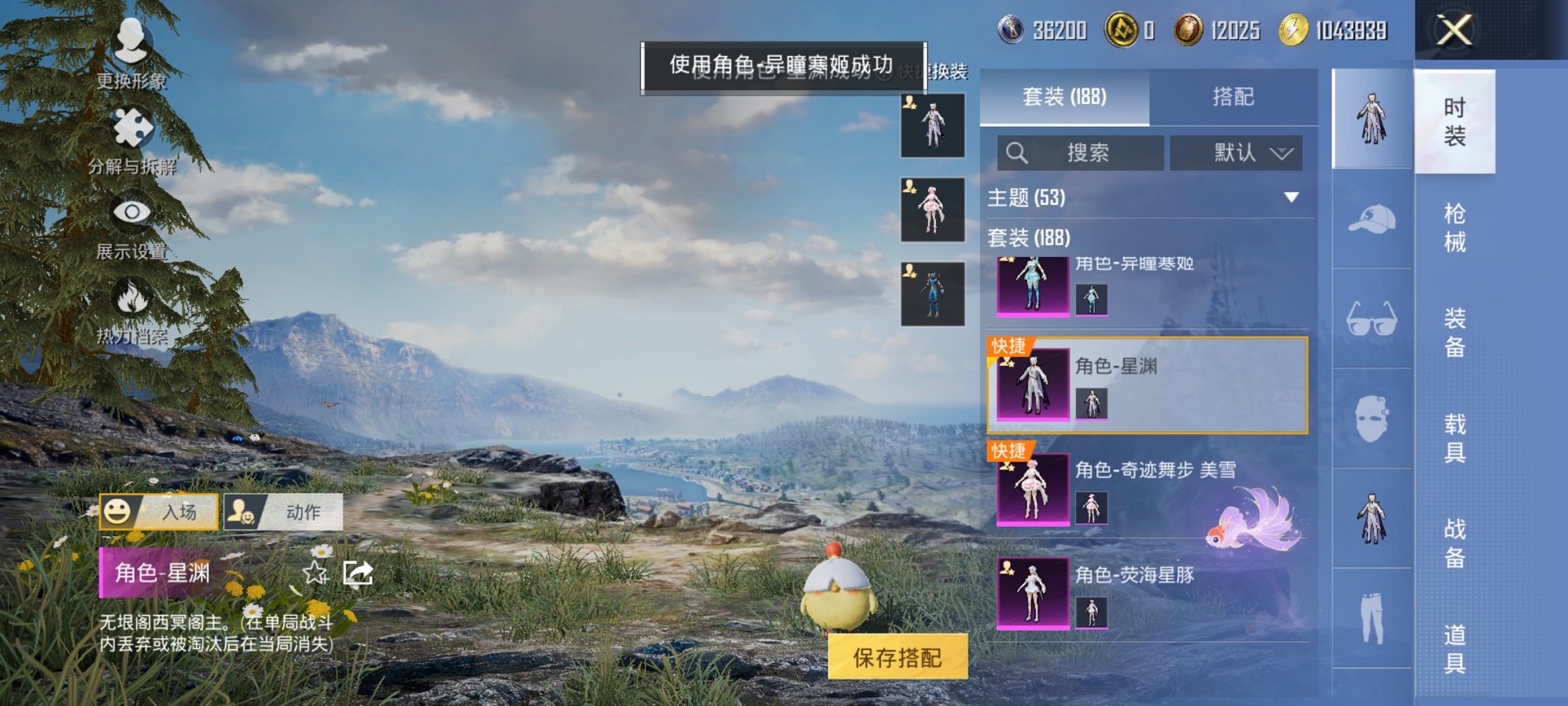Viewport: 1568px width, 706px height.
Task: Open the 默认 sort dropdown
Action: click(1237, 152)
